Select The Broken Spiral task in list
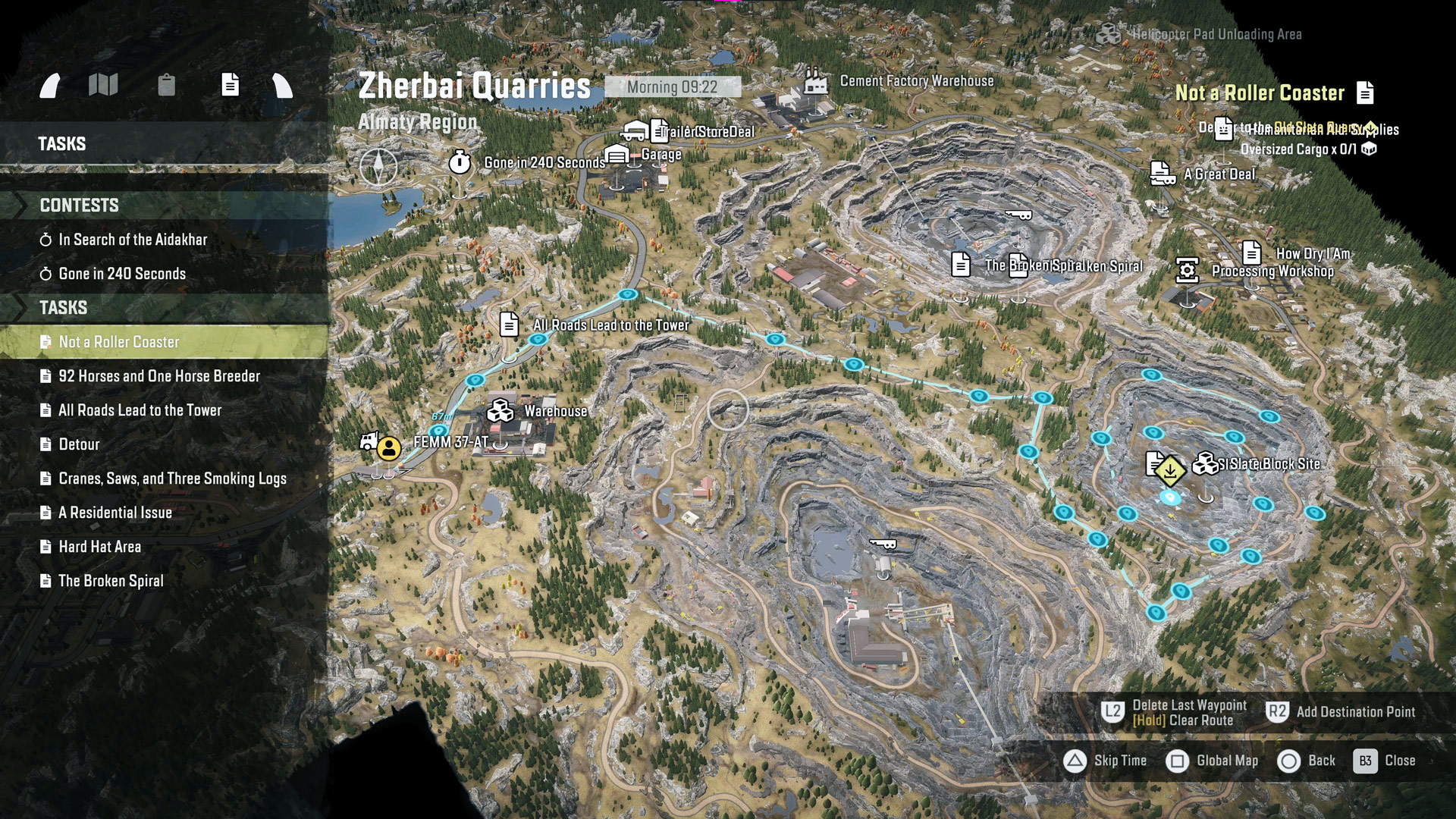The image size is (1456, 819). 111,581
